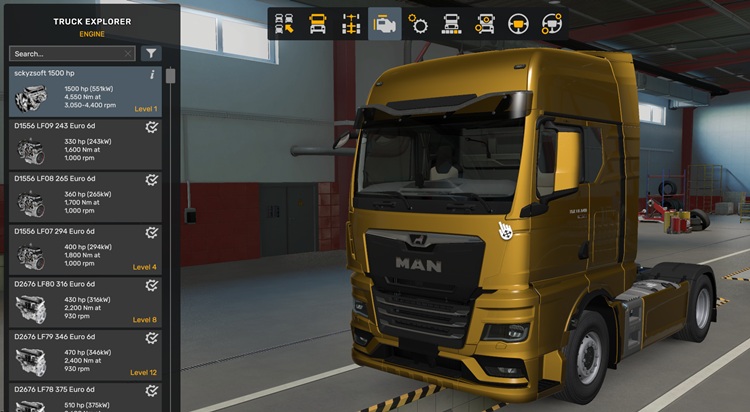Screen dimensions: 750x412
Task: Switch to the steering wheel interior category
Action: pos(518,24)
